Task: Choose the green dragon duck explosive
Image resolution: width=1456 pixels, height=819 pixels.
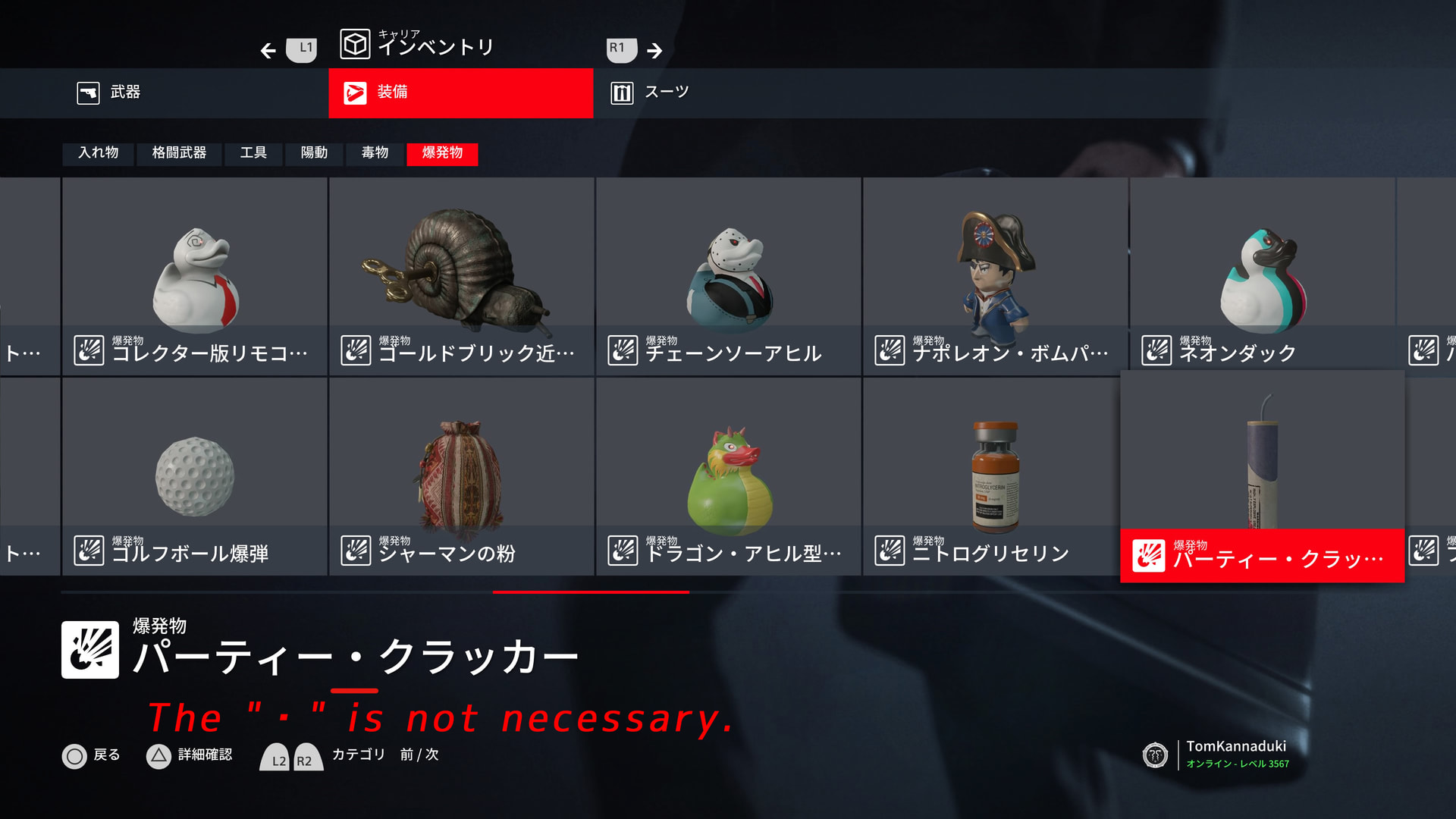Action: pyautogui.click(x=729, y=477)
